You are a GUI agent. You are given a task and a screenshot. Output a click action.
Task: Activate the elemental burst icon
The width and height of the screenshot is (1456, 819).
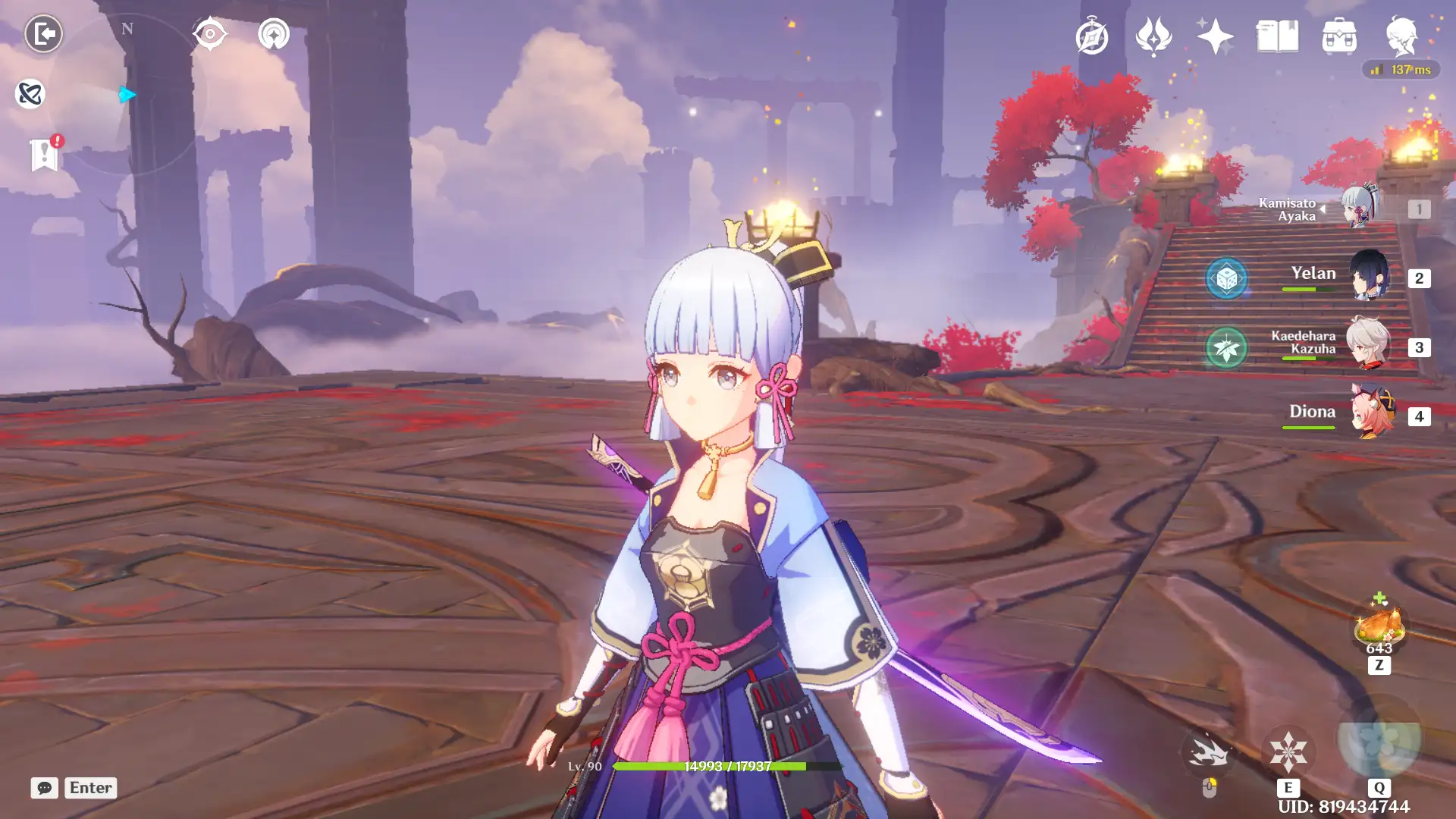coord(1379,740)
